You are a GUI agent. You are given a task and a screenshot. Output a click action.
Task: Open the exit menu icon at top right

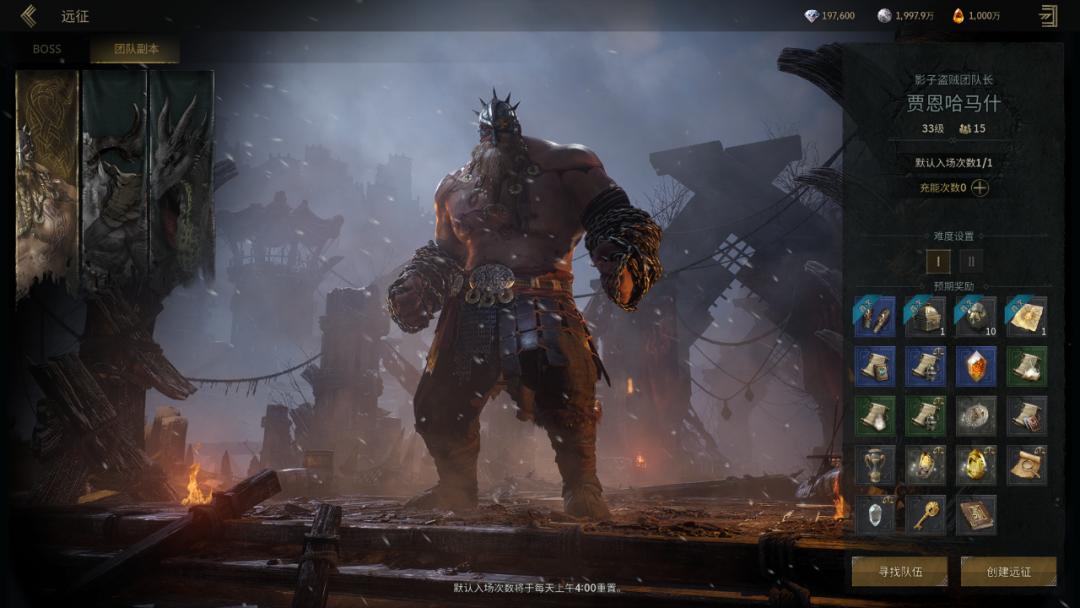point(1048,15)
